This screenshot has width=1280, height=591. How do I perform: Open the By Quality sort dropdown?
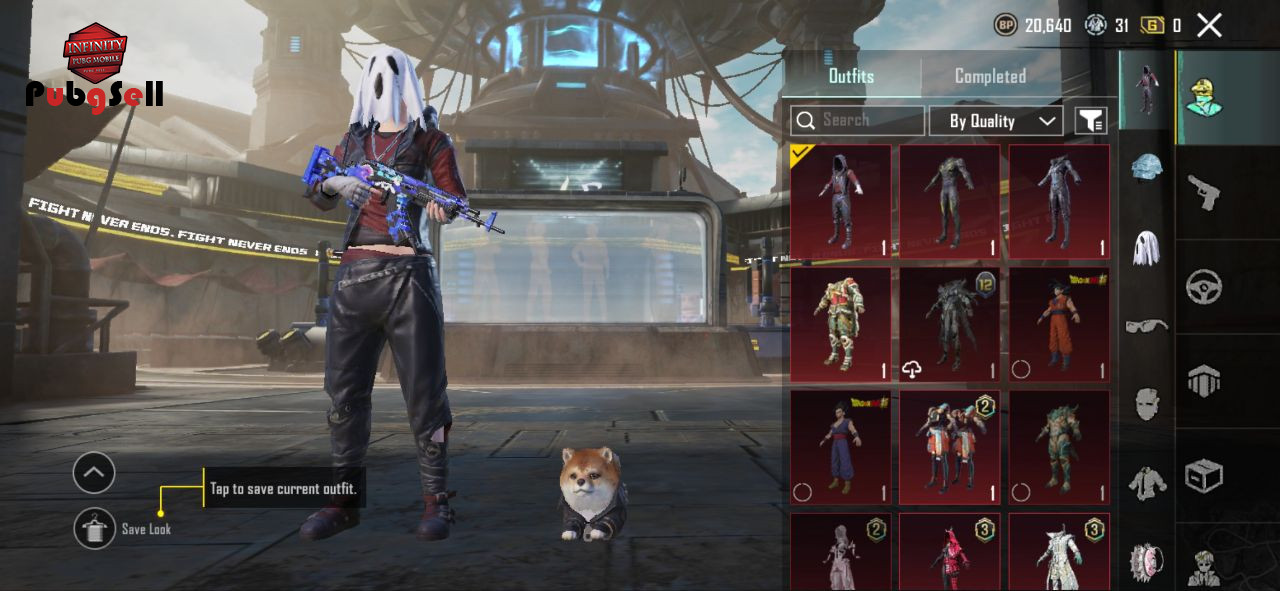point(995,121)
